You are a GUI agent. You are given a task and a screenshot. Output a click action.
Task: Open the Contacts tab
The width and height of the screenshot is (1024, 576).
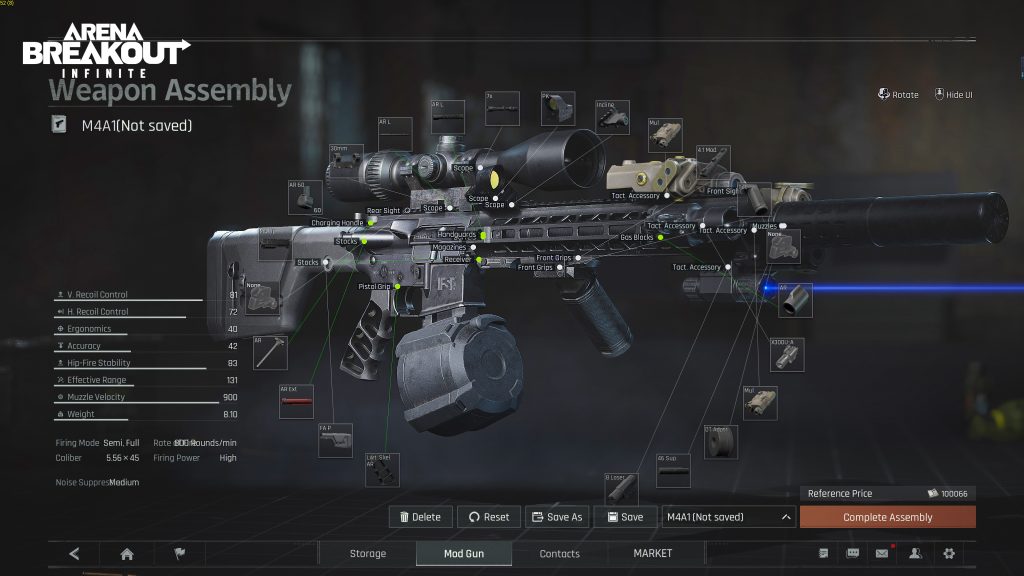coord(559,553)
